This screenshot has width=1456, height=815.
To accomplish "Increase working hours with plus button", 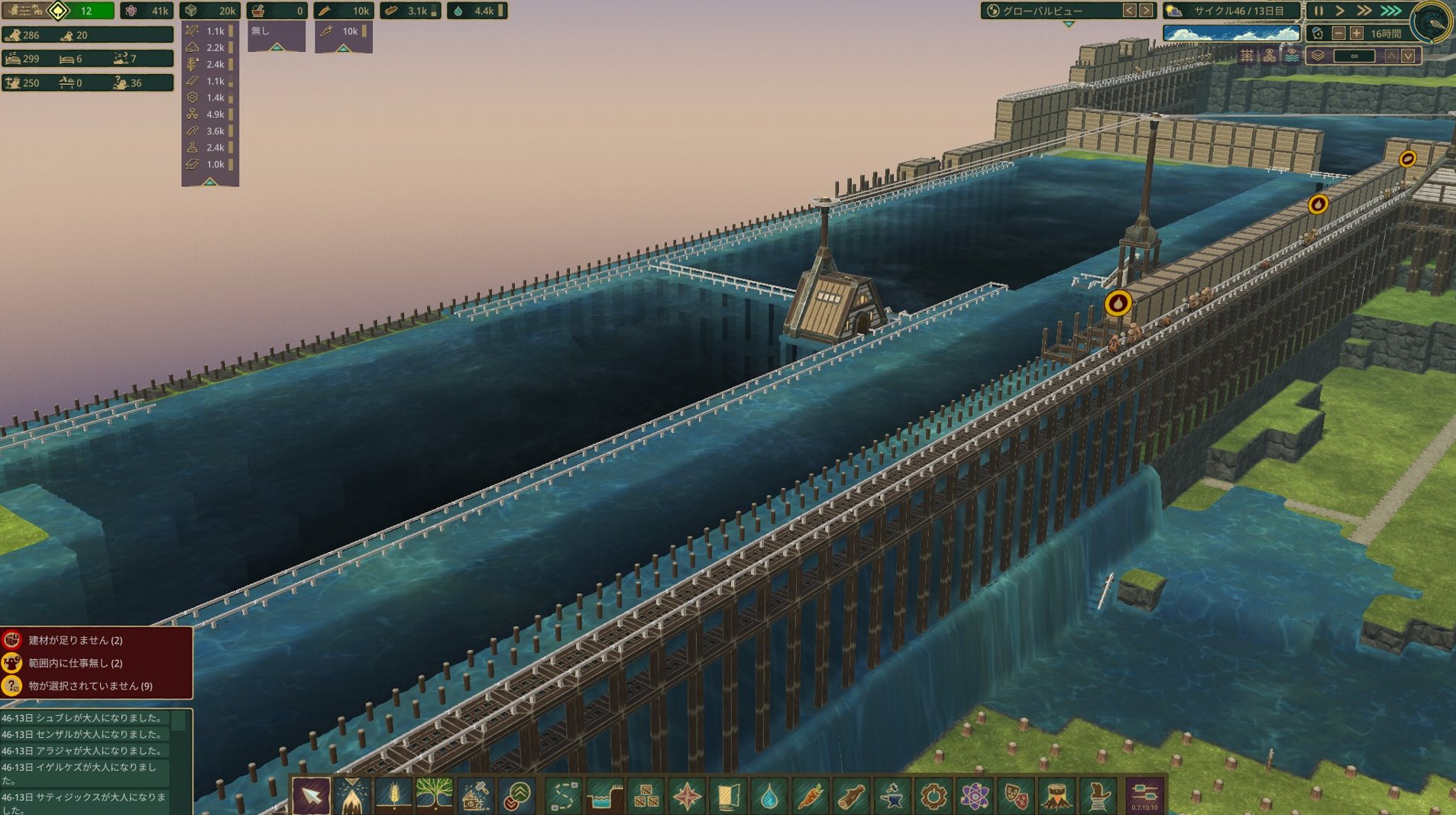I will coord(1357,34).
